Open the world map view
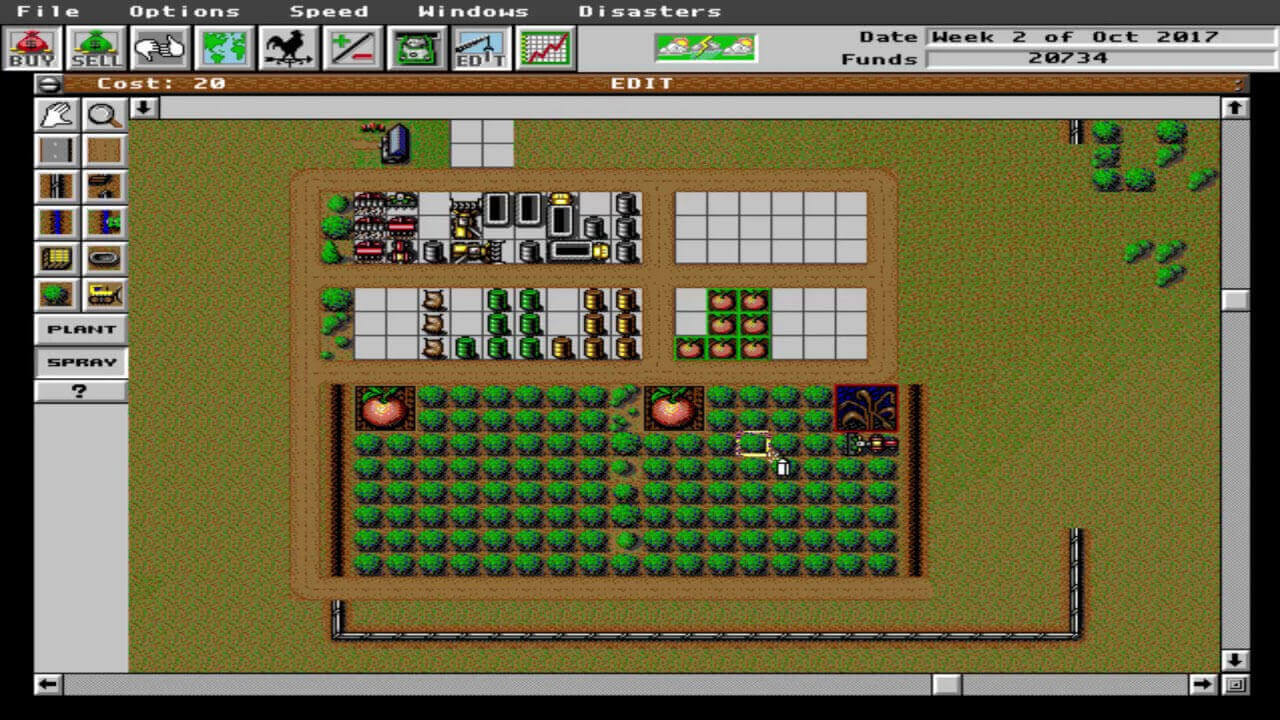 coord(224,48)
